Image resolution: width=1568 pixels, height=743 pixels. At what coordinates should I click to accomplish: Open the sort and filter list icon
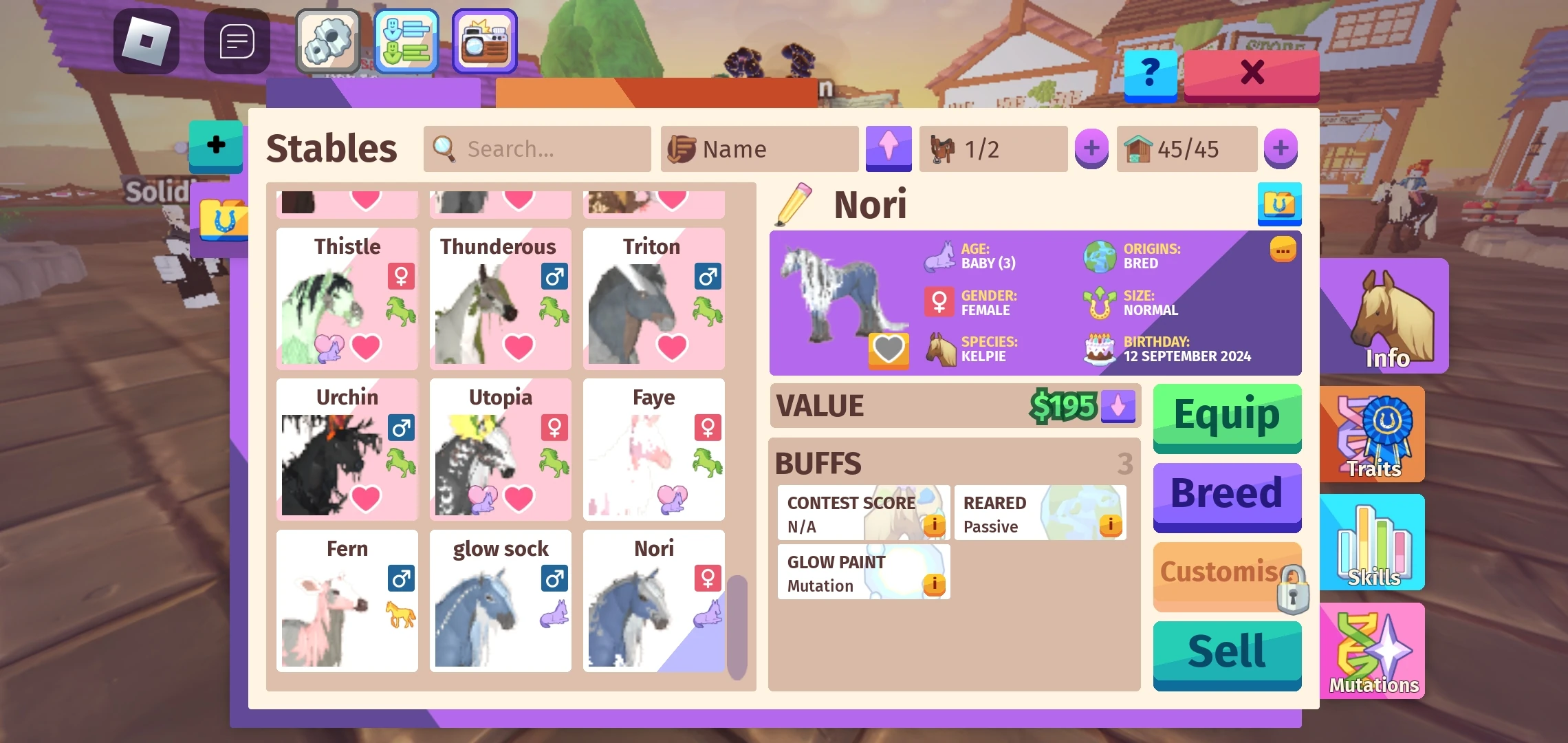[x=406, y=41]
